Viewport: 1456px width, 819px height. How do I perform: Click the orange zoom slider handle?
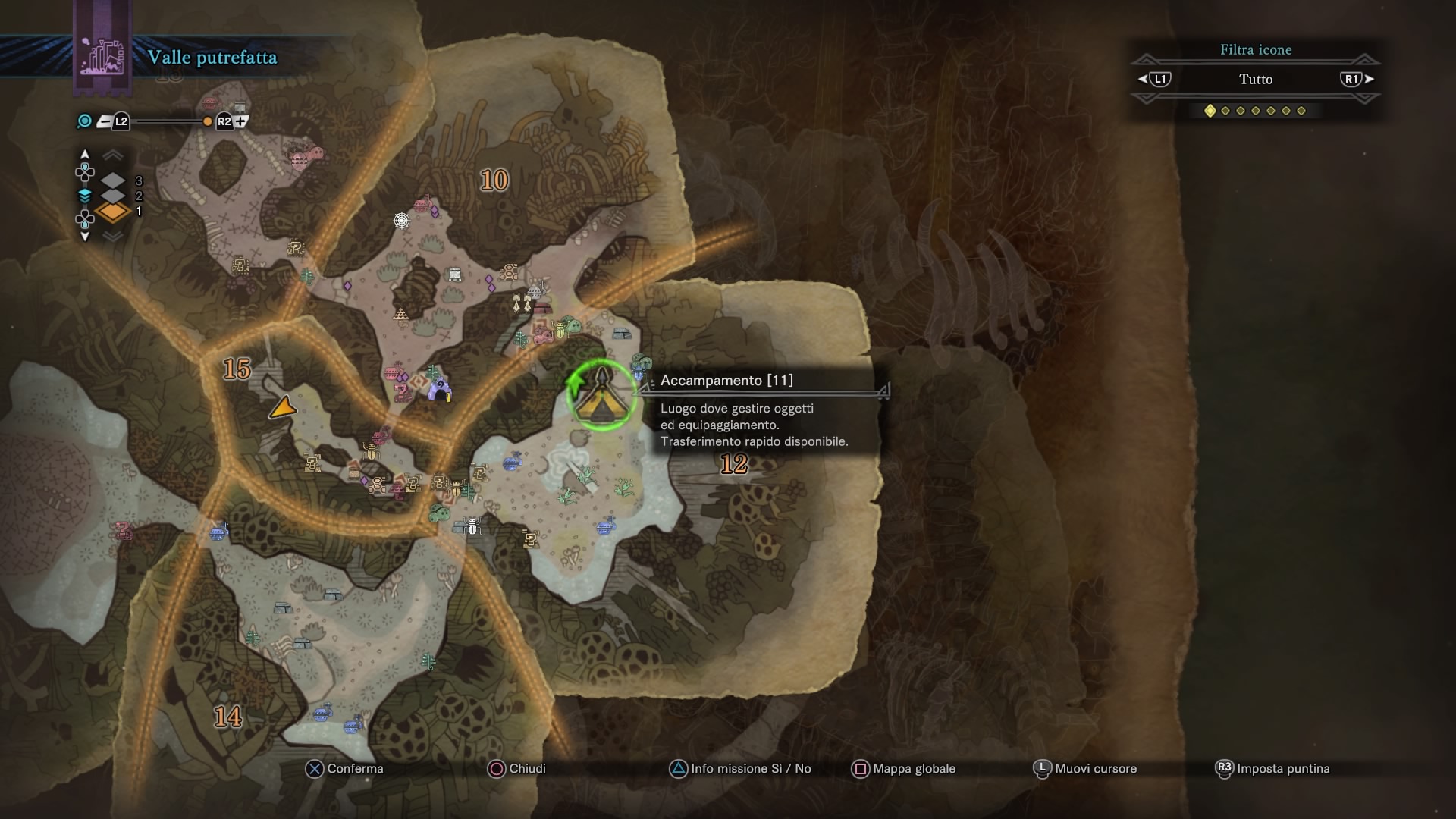[x=207, y=121]
